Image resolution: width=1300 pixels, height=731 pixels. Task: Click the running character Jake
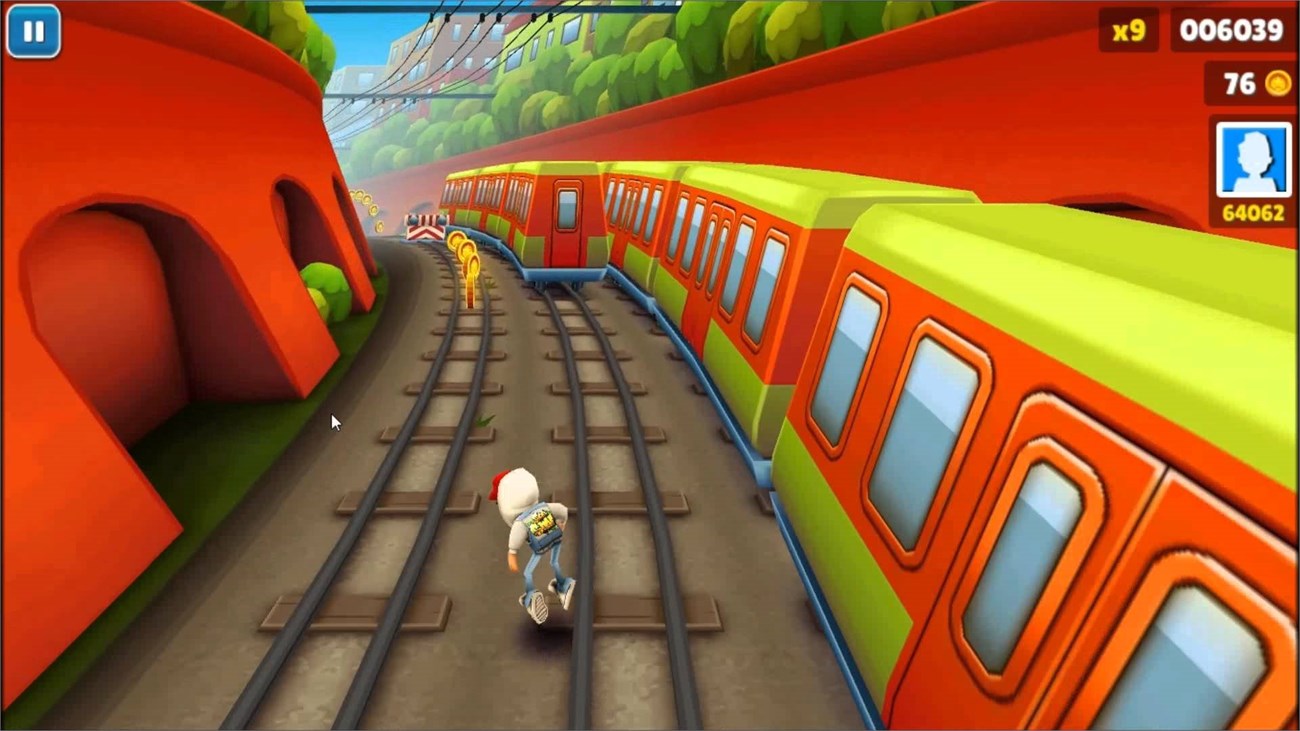coord(533,540)
